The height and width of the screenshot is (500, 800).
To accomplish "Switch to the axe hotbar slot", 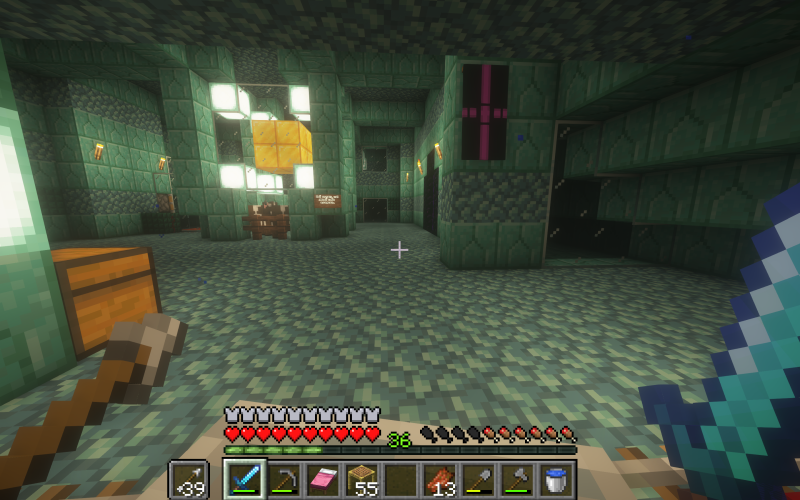I will point(518,481).
